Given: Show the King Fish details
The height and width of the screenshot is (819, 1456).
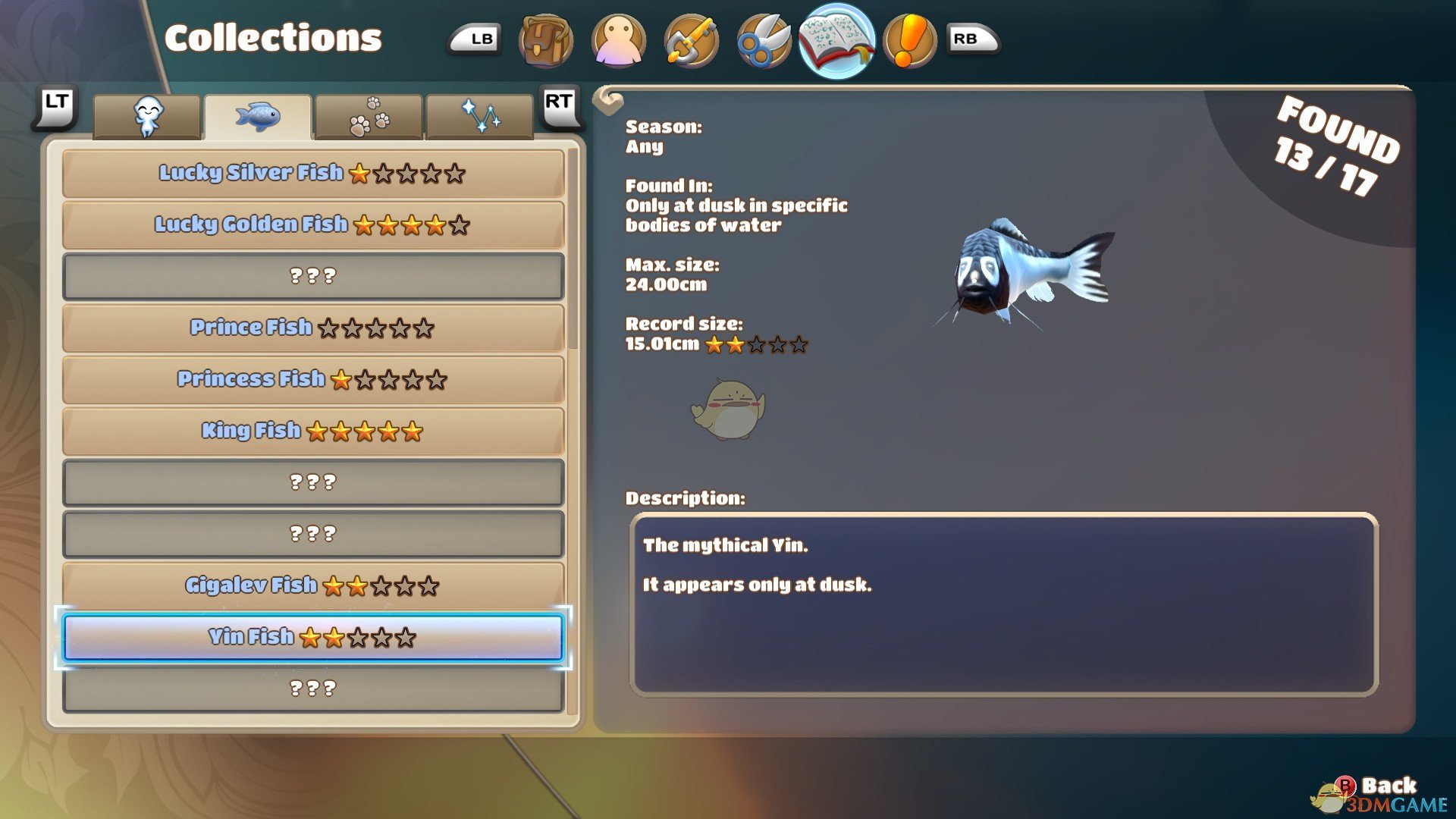Looking at the screenshot, I should [x=312, y=431].
